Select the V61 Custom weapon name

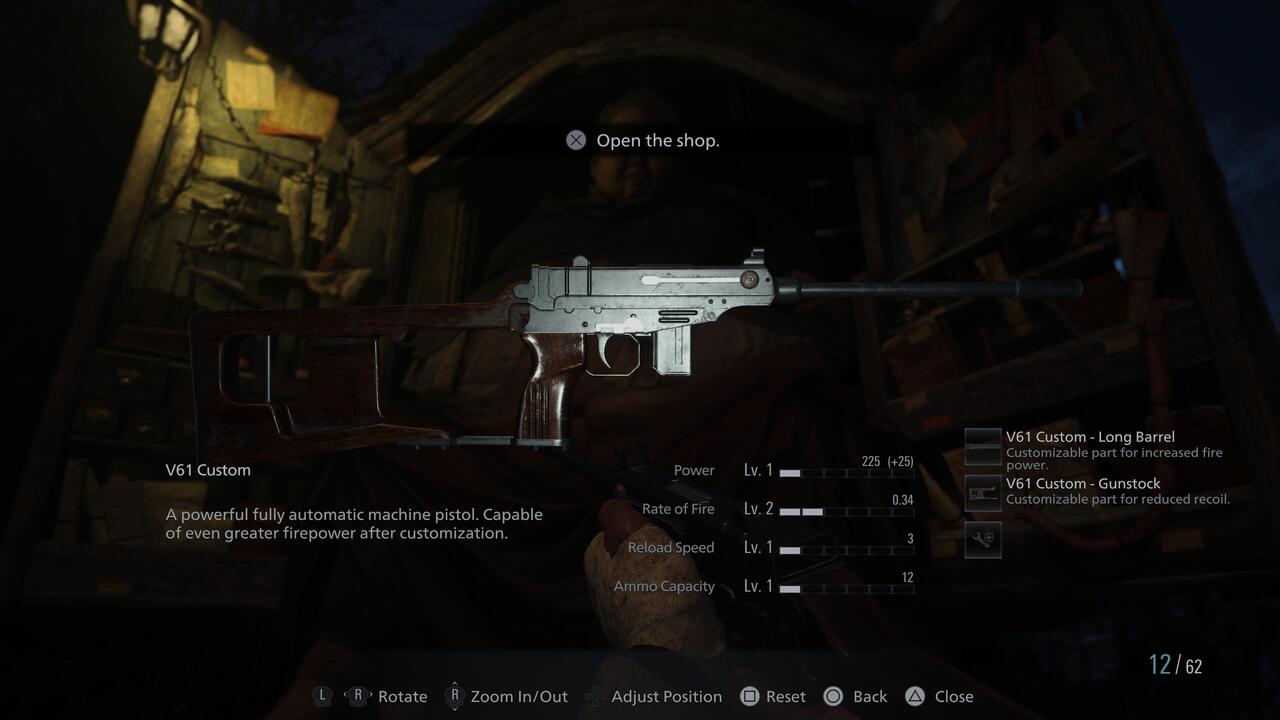pyautogui.click(x=207, y=469)
